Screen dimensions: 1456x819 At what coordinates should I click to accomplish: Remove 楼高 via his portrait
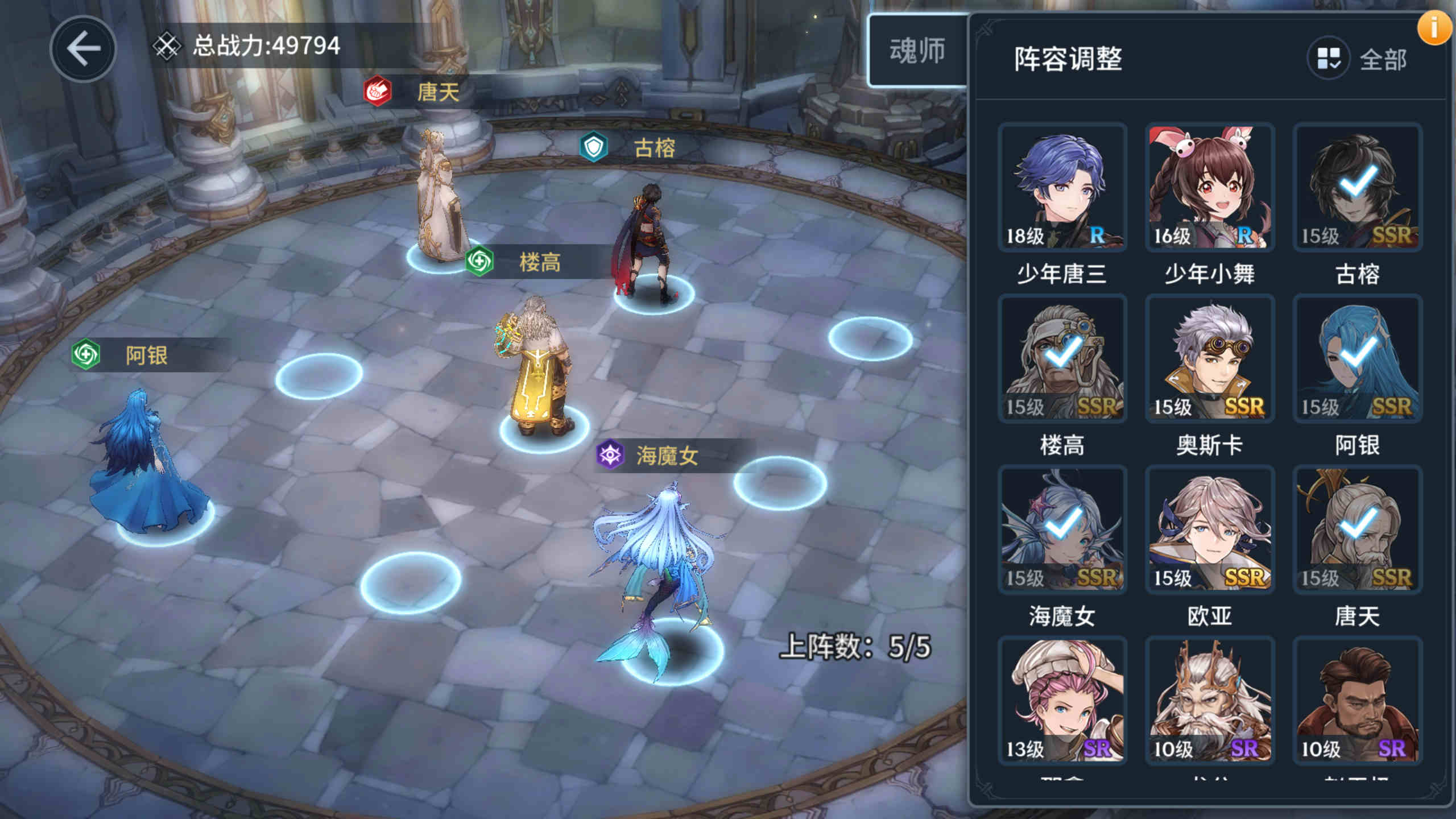(x=1062, y=358)
